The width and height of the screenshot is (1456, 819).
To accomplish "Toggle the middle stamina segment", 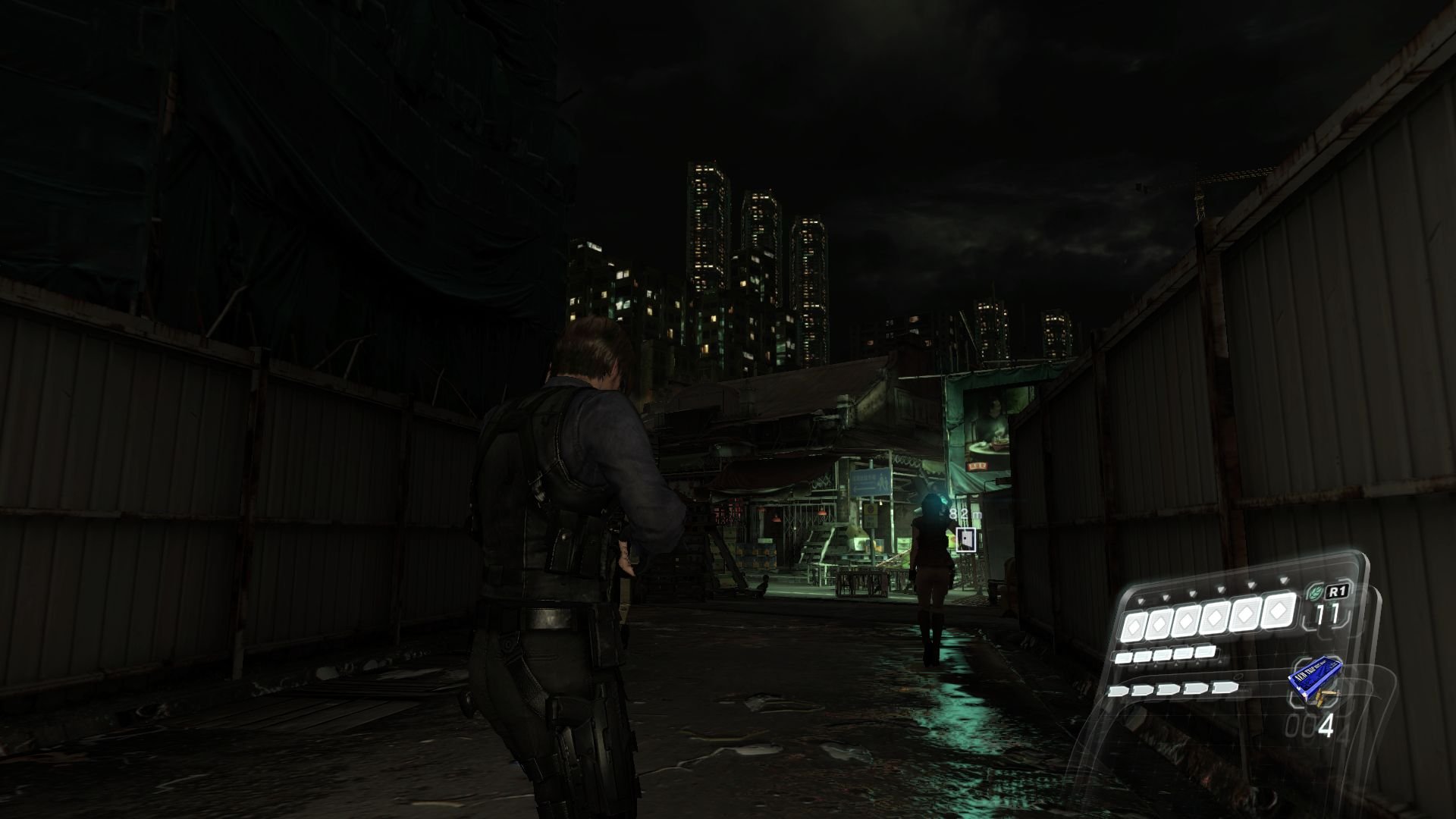I will (x=1162, y=655).
